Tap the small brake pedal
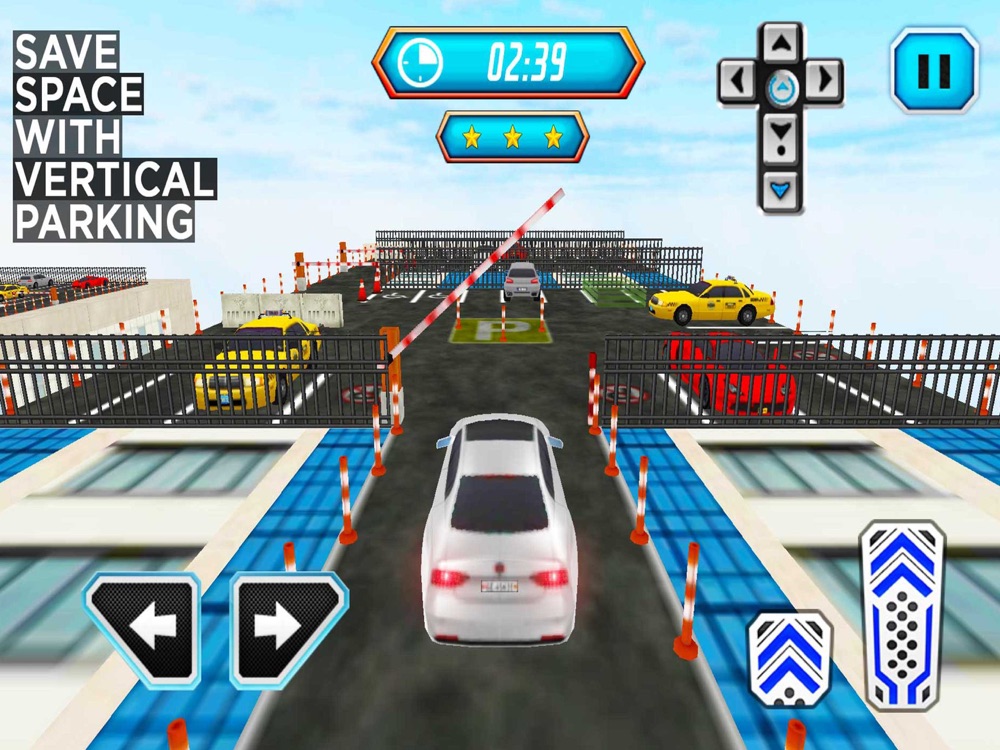The height and width of the screenshot is (750, 1000). [790, 658]
